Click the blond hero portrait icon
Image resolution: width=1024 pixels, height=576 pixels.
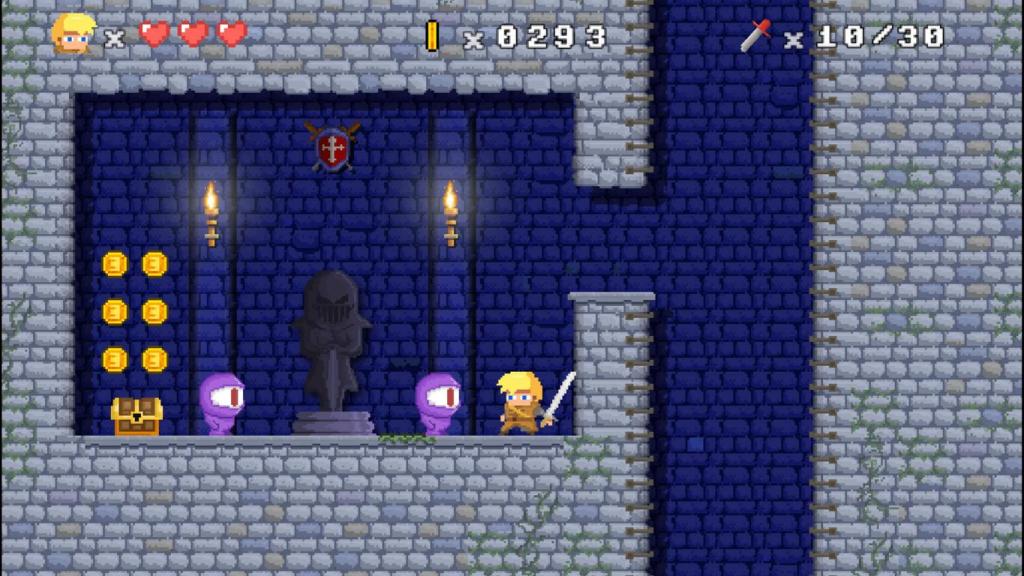point(73,34)
